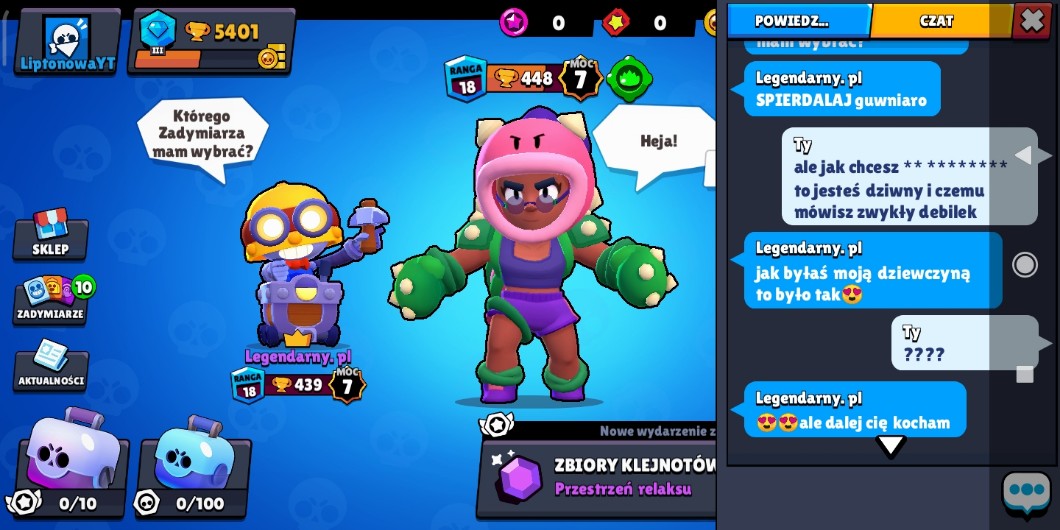The image size is (1060, 530).
Task: Select the Zbiory Klejnotów event
Action: pyautogui.click(x=600, y=478)
